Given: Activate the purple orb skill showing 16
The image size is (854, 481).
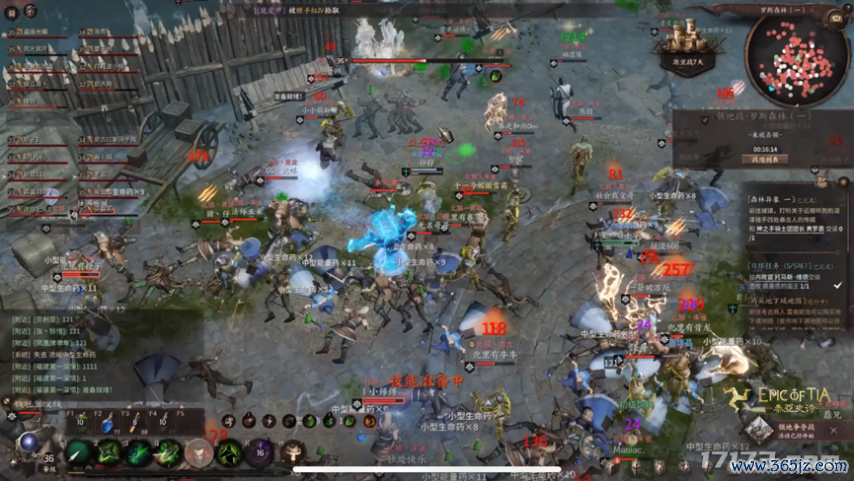Looking at the screenshot, I should (260, 453).
